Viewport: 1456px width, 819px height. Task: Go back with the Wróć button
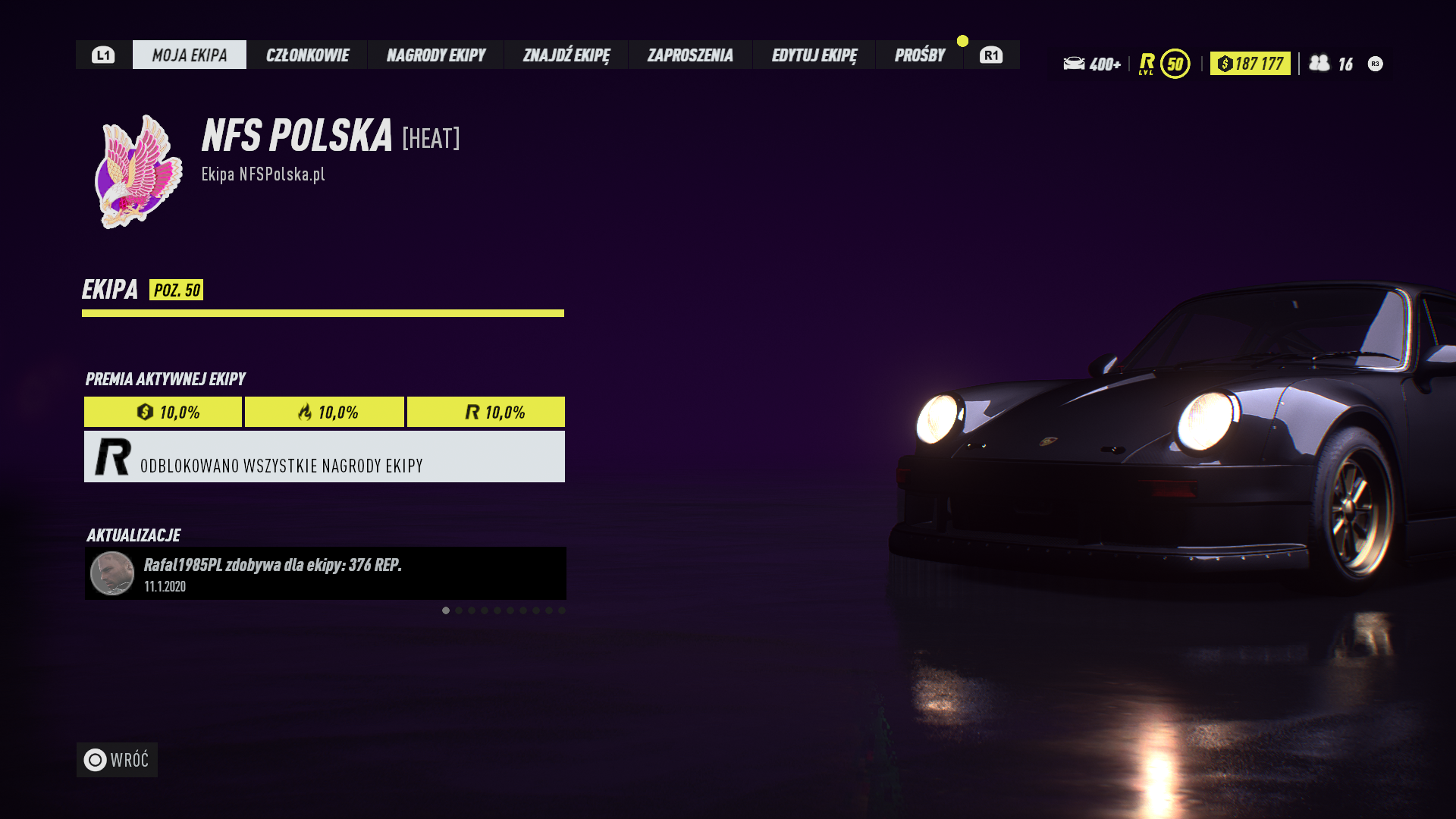[117, 760]
